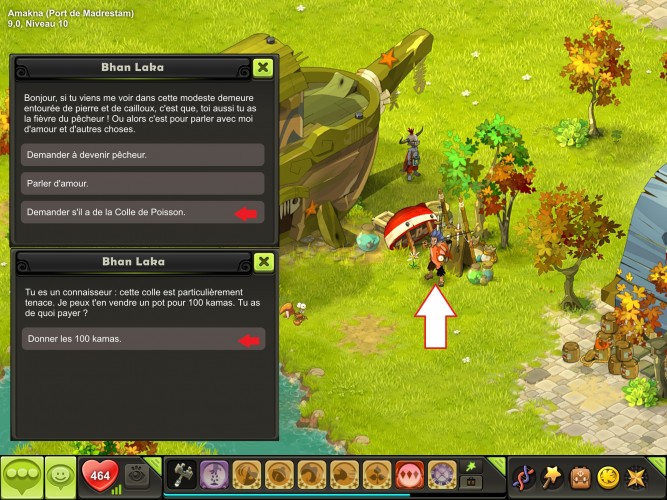This screenshot has width=667, height=500.
Task: Switch to the green star spell tab
Action: 468,466
